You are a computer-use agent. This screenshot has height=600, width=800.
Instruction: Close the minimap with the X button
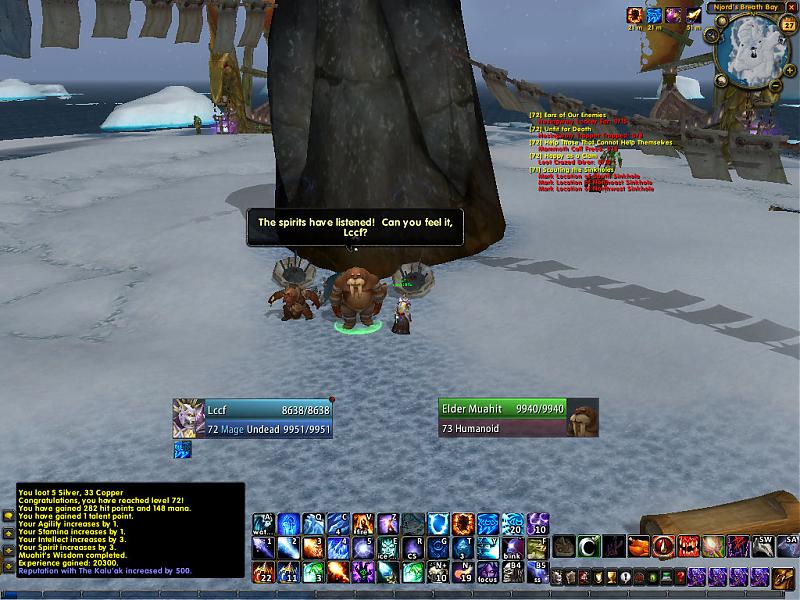[x=793, y=8]
